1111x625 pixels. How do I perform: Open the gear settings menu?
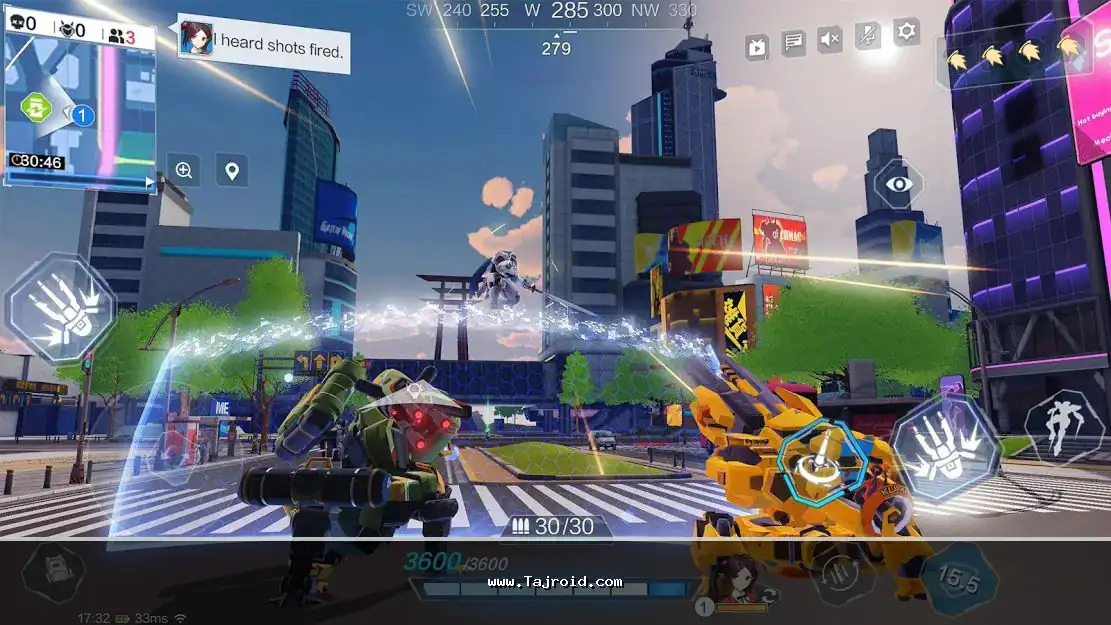point(906,31)
